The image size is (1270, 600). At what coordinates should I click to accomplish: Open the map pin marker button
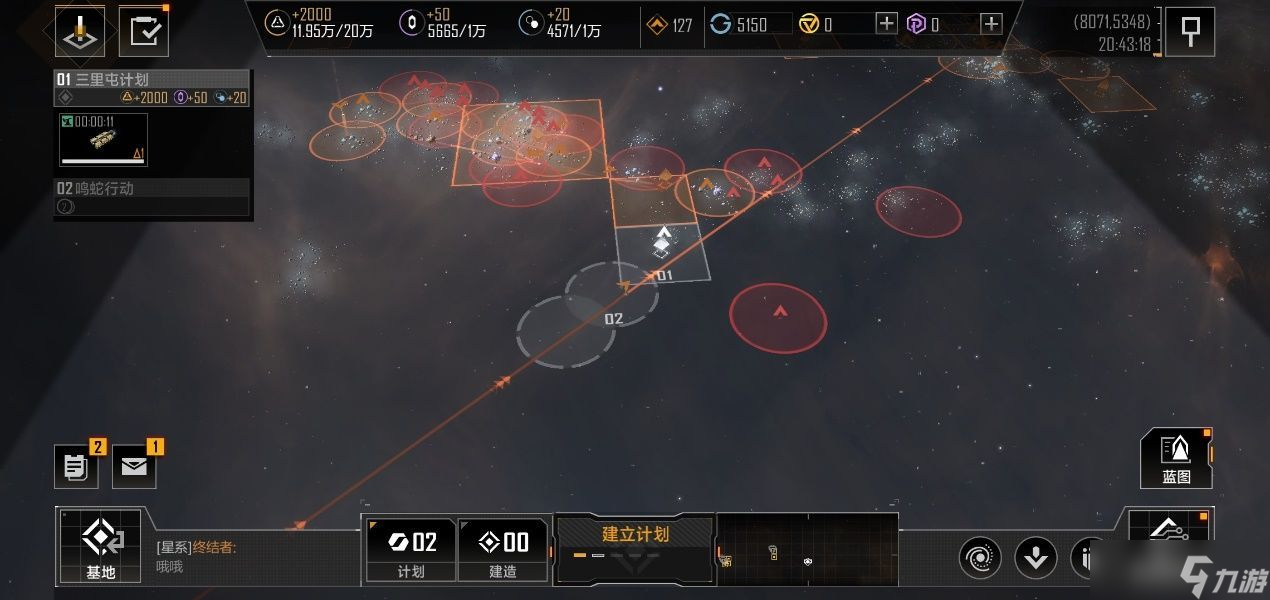(1190, 32)
